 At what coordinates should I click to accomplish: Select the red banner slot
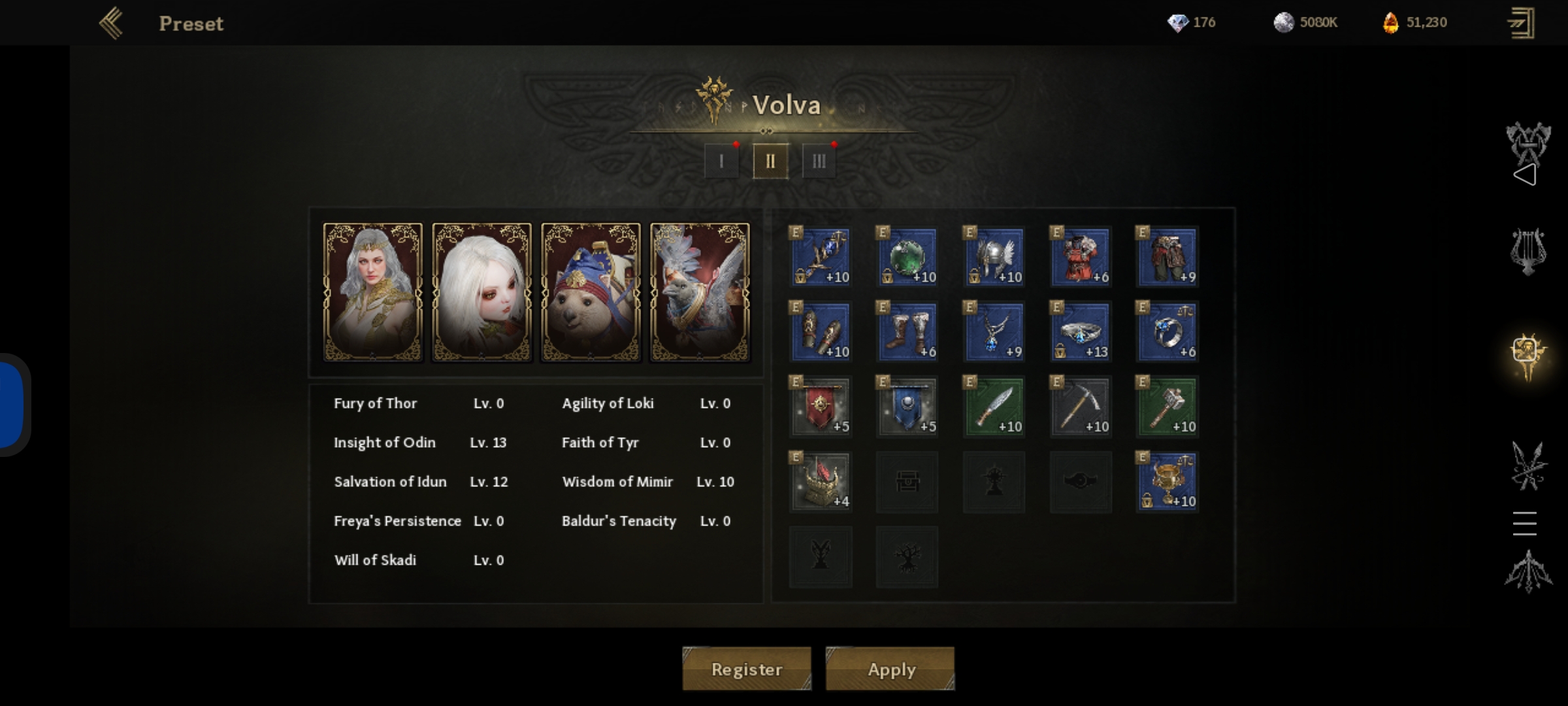click(x=821, y=407)
